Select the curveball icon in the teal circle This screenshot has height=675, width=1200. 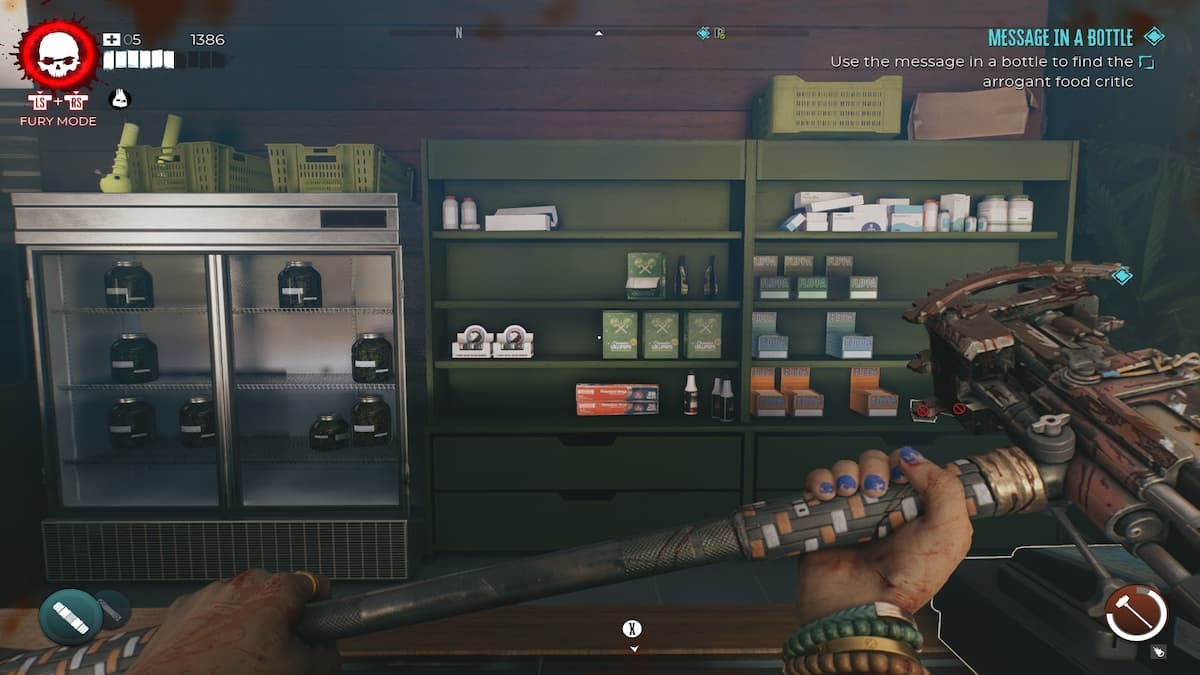coord(71,617)
